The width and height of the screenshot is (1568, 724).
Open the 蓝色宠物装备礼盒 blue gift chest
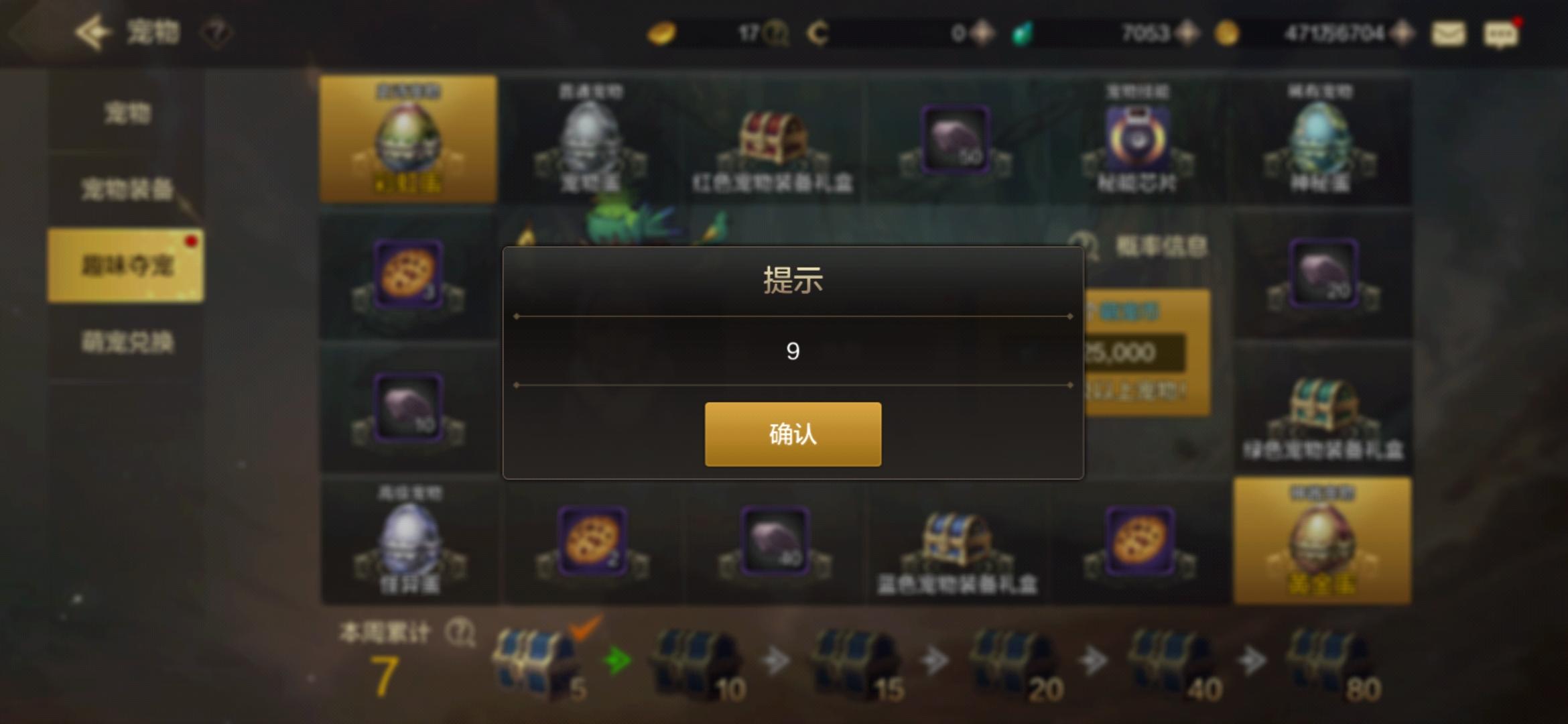click(x=956, y=543)
